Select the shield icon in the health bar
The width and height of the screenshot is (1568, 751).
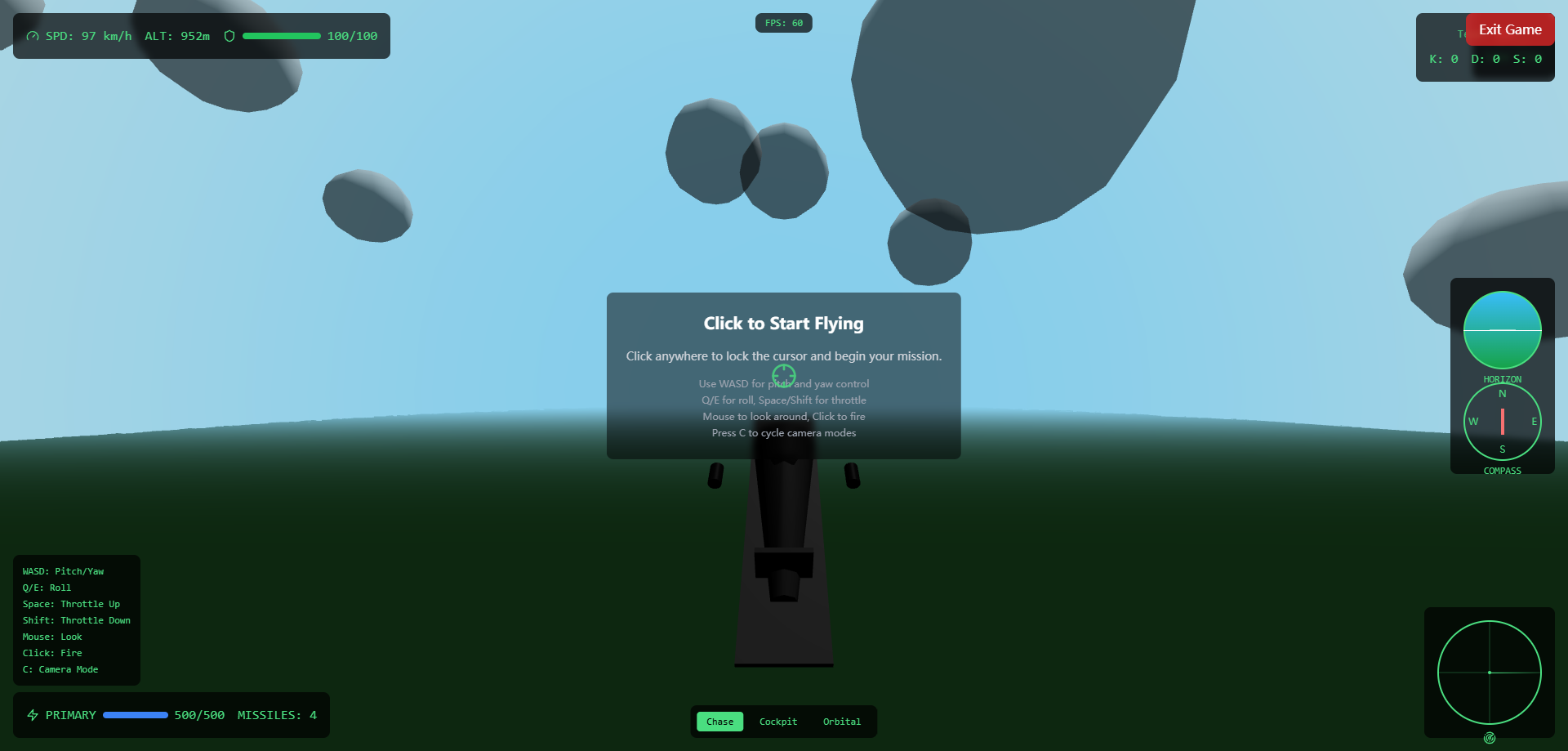[x=229, y=36]
